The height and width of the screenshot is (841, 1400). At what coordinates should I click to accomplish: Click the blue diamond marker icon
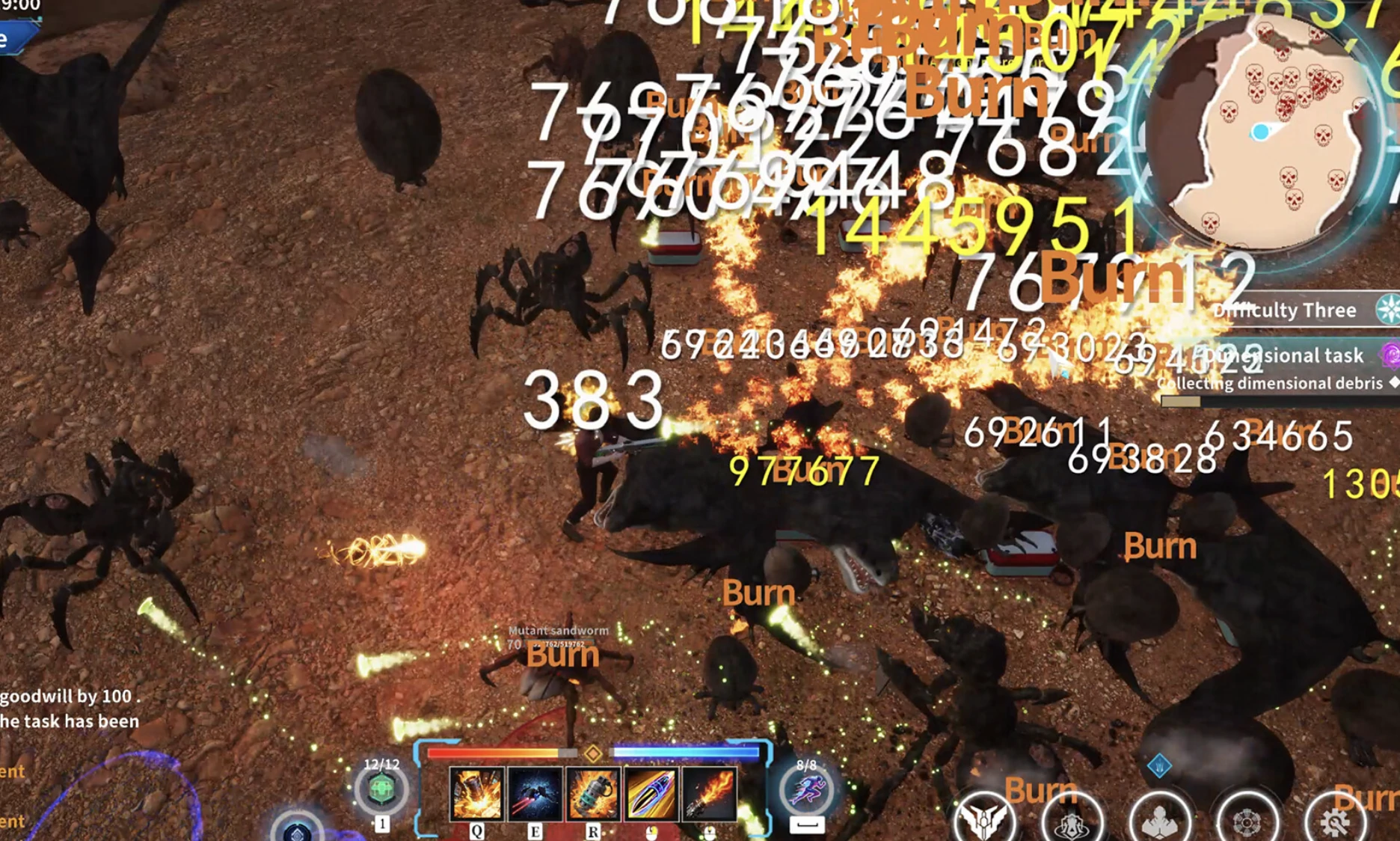coord(1159,765)
